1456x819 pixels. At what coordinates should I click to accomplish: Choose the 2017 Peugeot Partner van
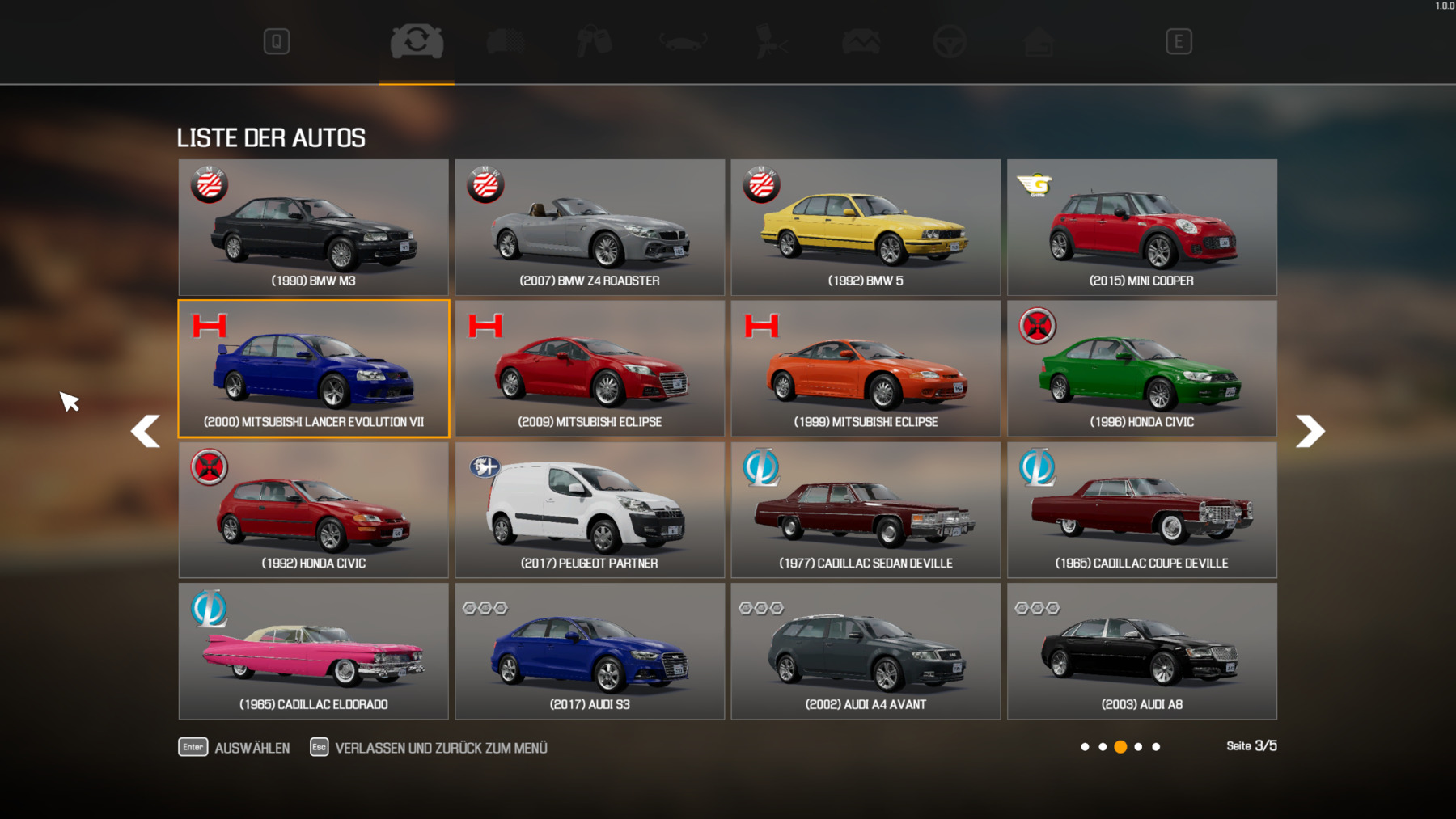click(590, 509)
